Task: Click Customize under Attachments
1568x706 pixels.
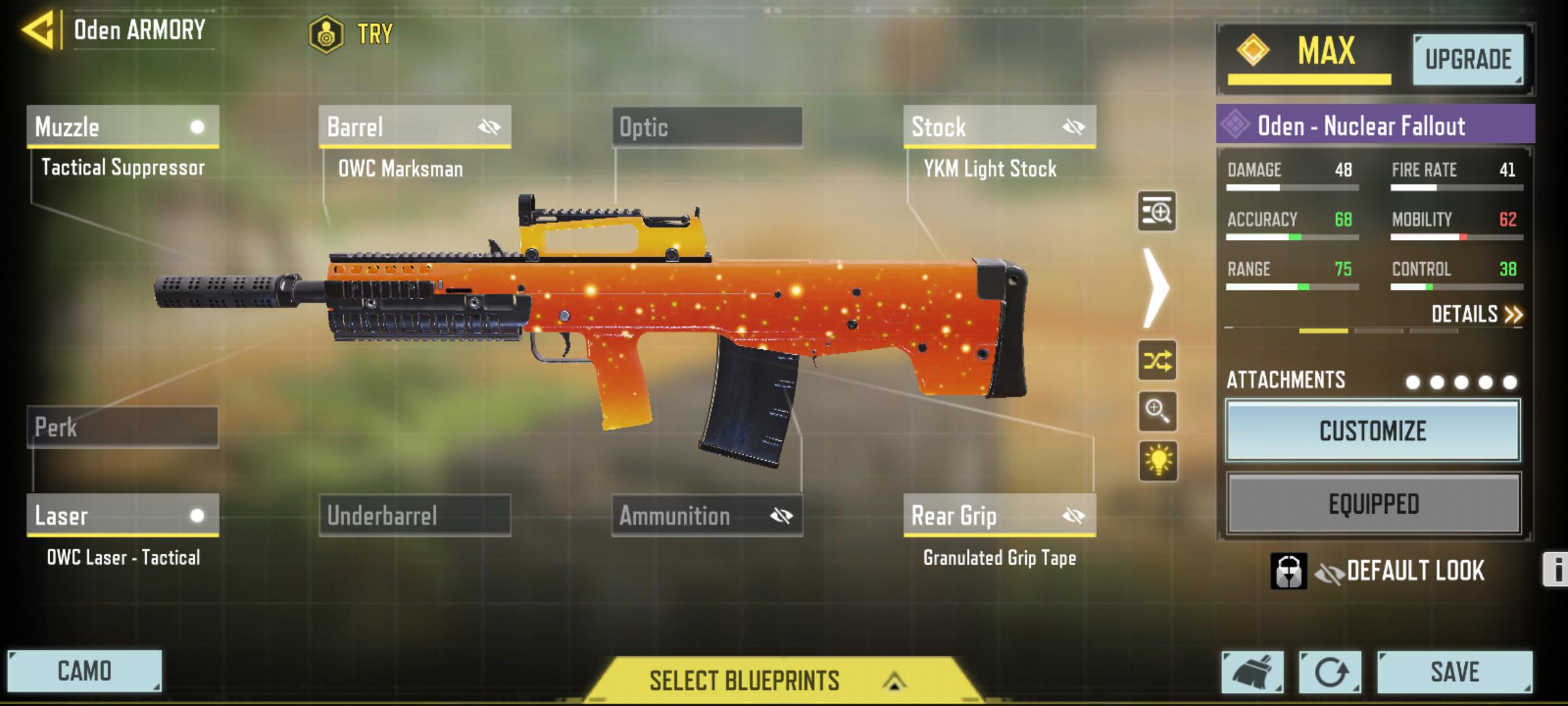Action: (1371, 433)
